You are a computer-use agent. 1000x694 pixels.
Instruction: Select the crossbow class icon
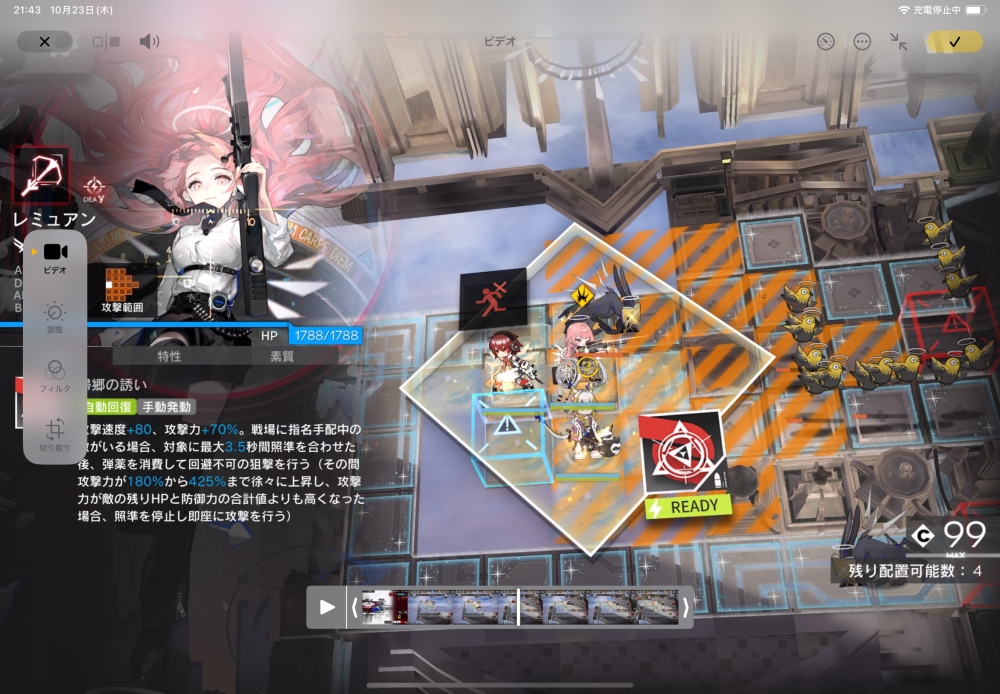point(41,176)
